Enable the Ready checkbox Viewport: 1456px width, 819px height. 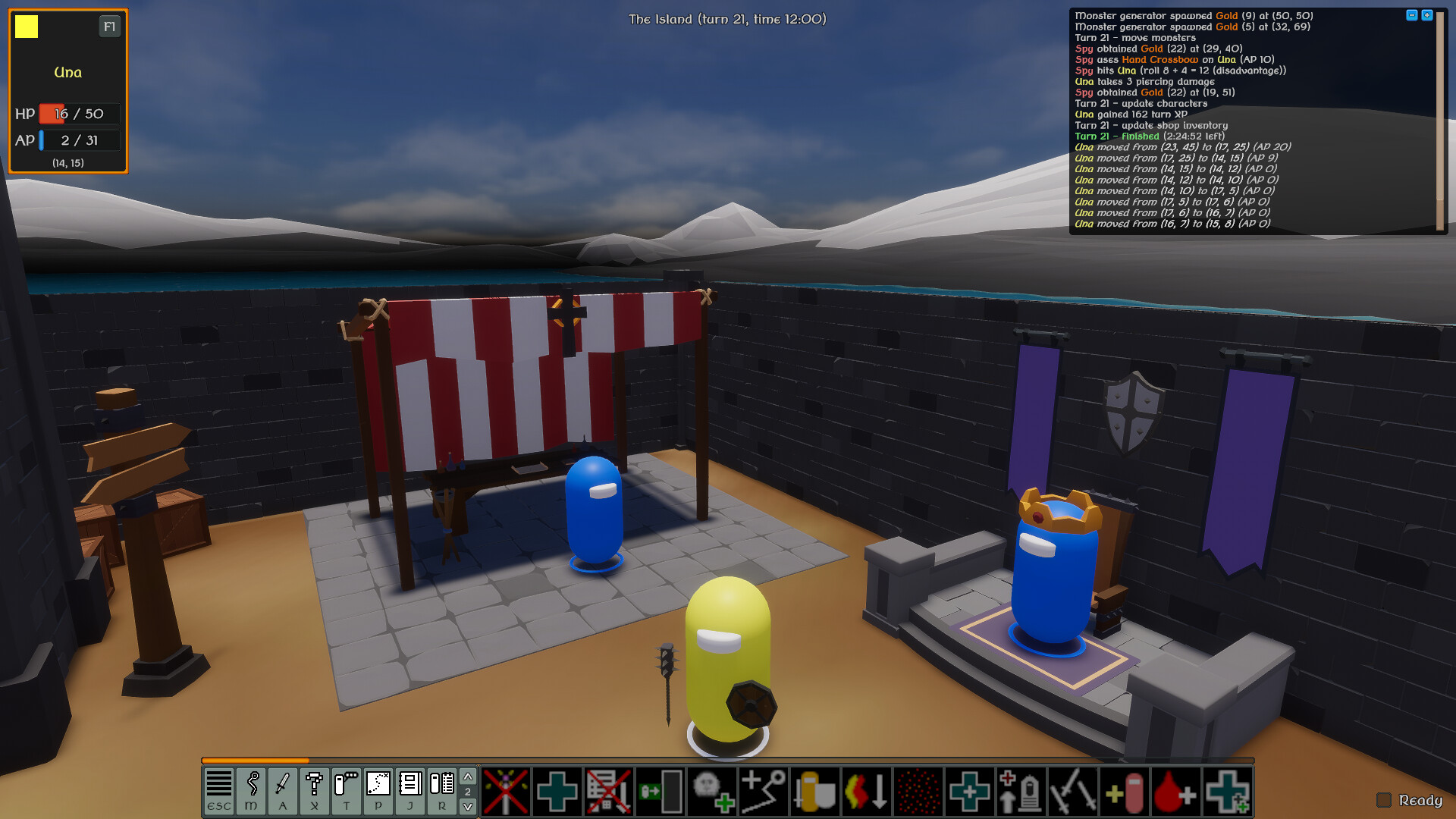click(1385, 800)
